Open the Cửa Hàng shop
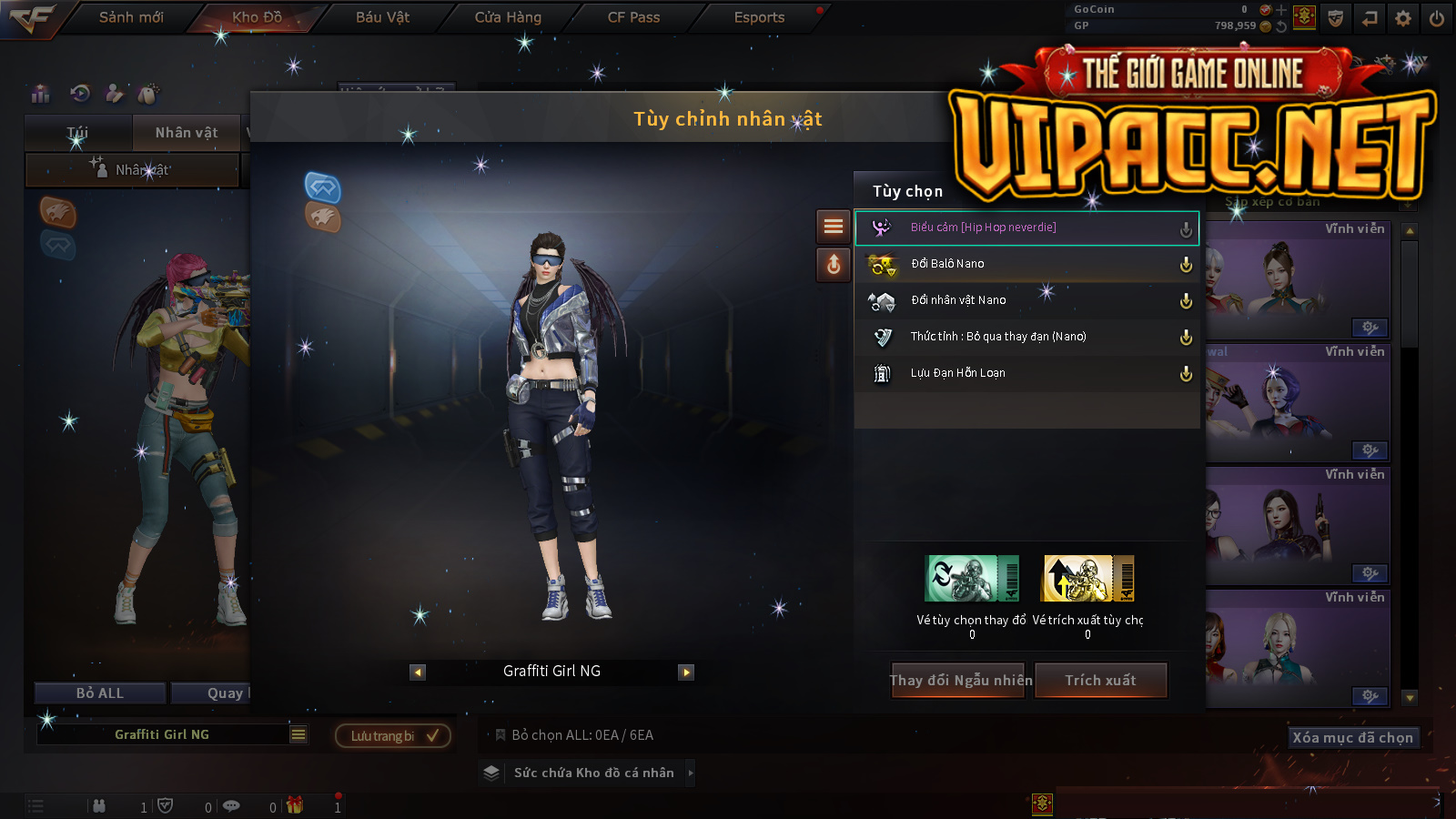Image resolution: width=1456 pixels, height=819 pixels. point(508,17)
